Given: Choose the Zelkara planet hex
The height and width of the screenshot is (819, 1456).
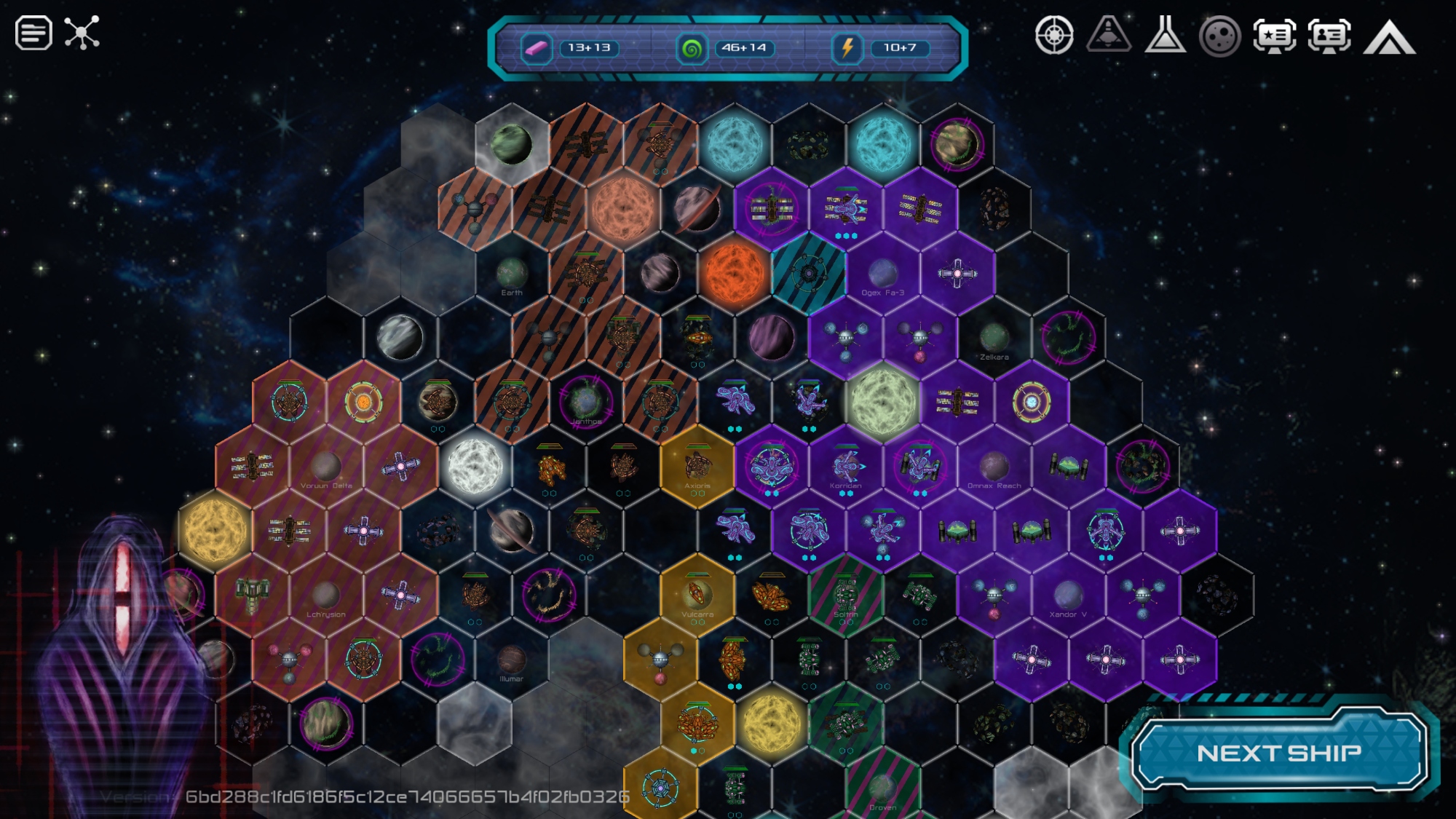Looking at the screenshot, I should click(x=994, y=339).
